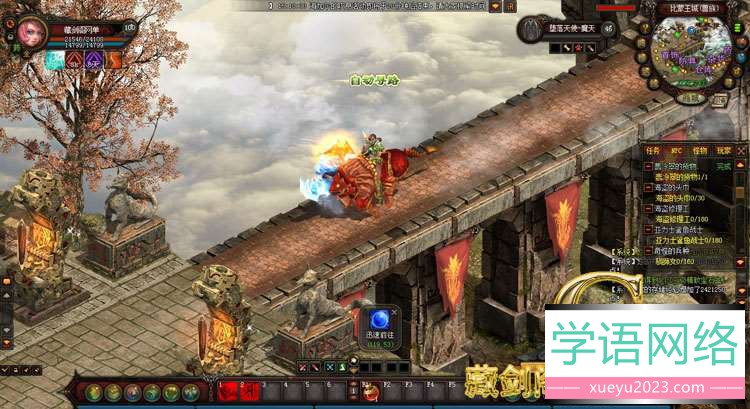Select the orange flame buff icon
The width and height of the screenshot is (750, 409).
(115, 60)
